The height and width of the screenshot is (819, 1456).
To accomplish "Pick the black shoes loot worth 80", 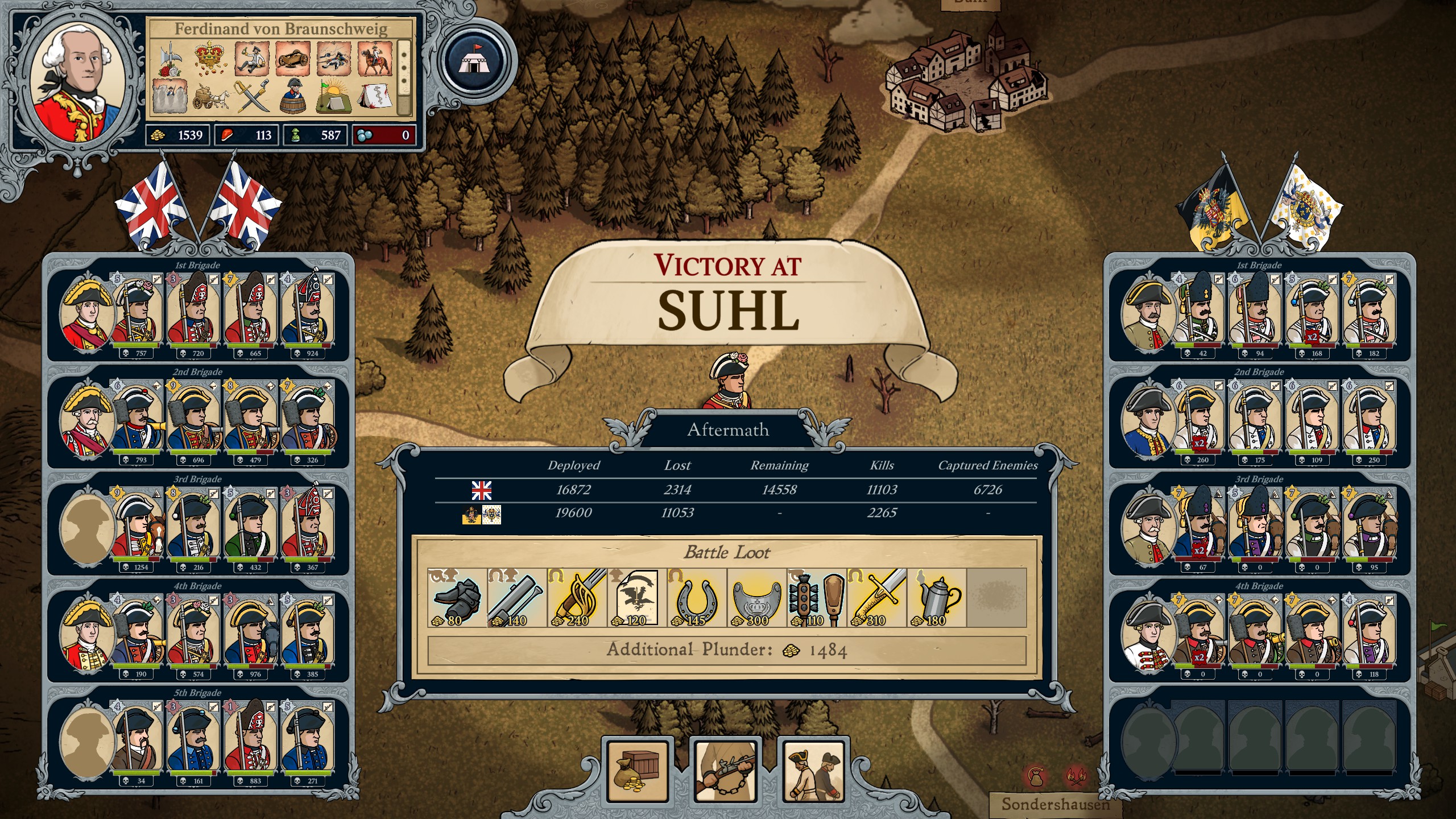I will click(457, 598).
